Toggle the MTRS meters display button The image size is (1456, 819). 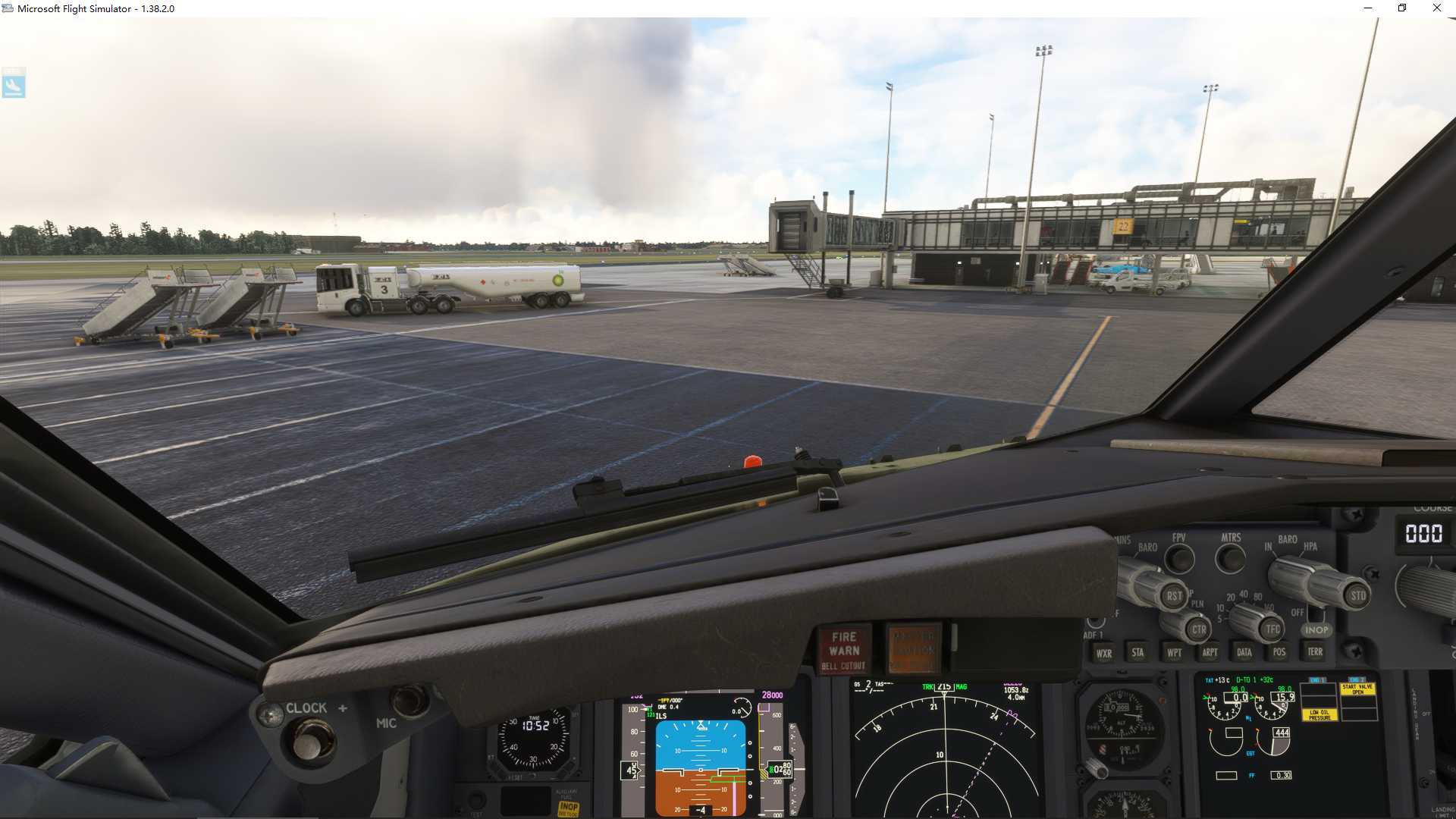pyautogui.click(x=1230, y=560)
